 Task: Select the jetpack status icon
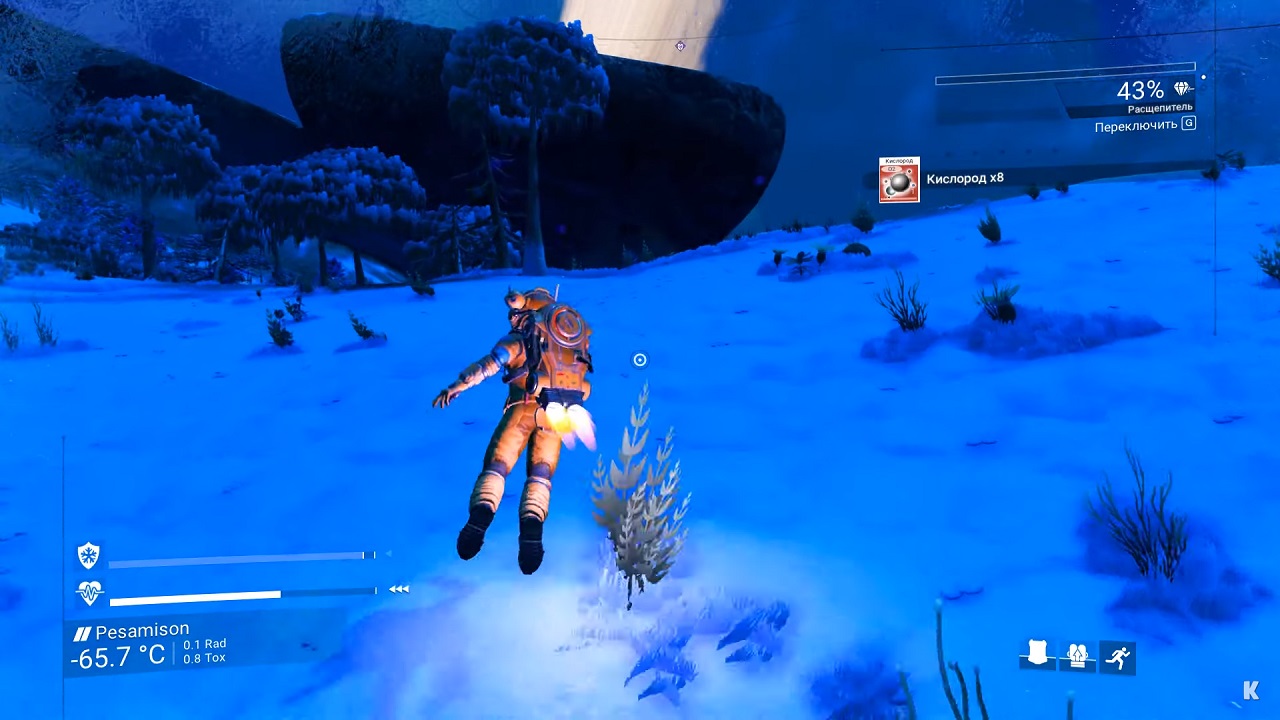click(x=1077, y=656)
